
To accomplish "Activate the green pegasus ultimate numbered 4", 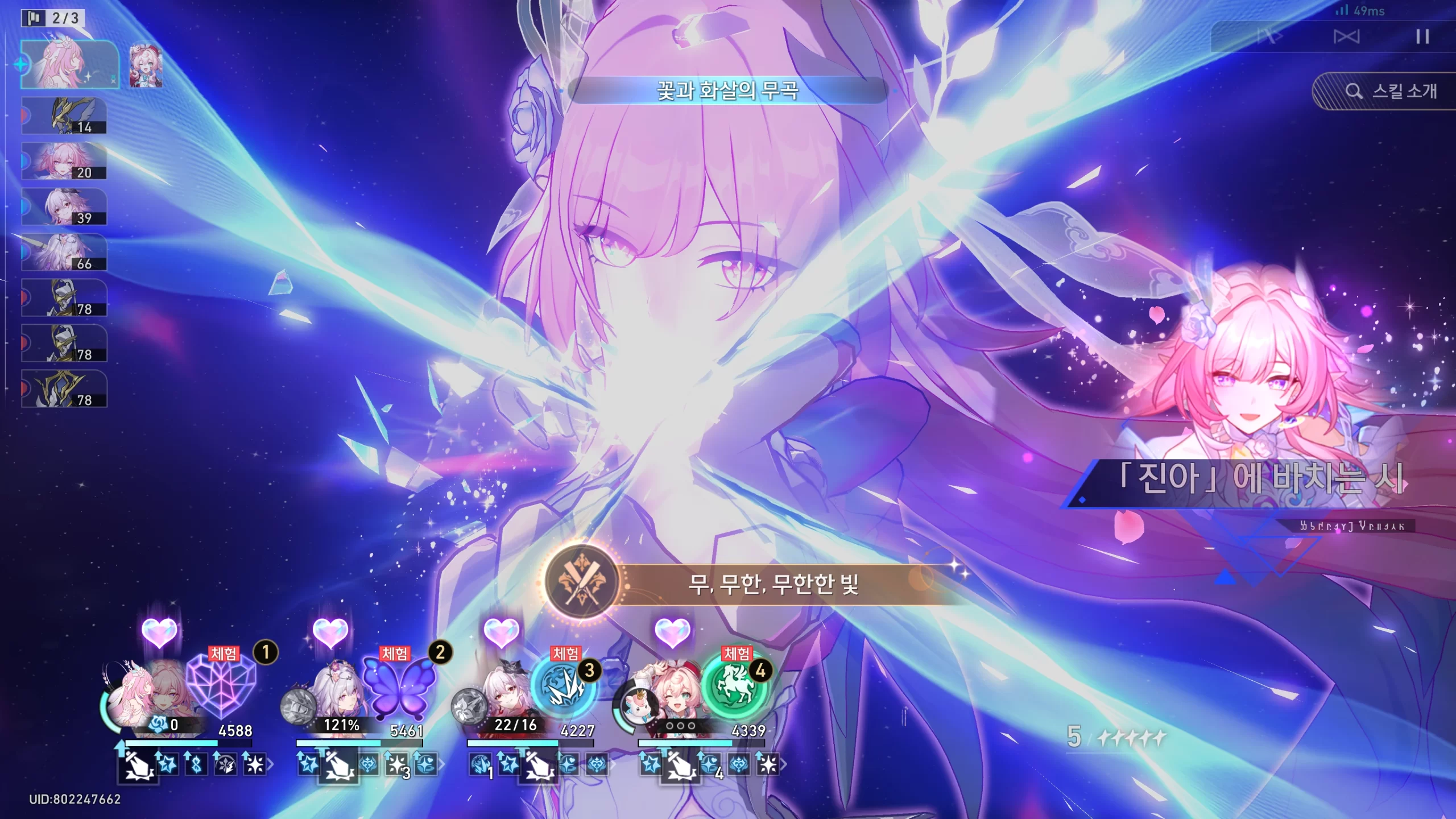I will (734, 687).
